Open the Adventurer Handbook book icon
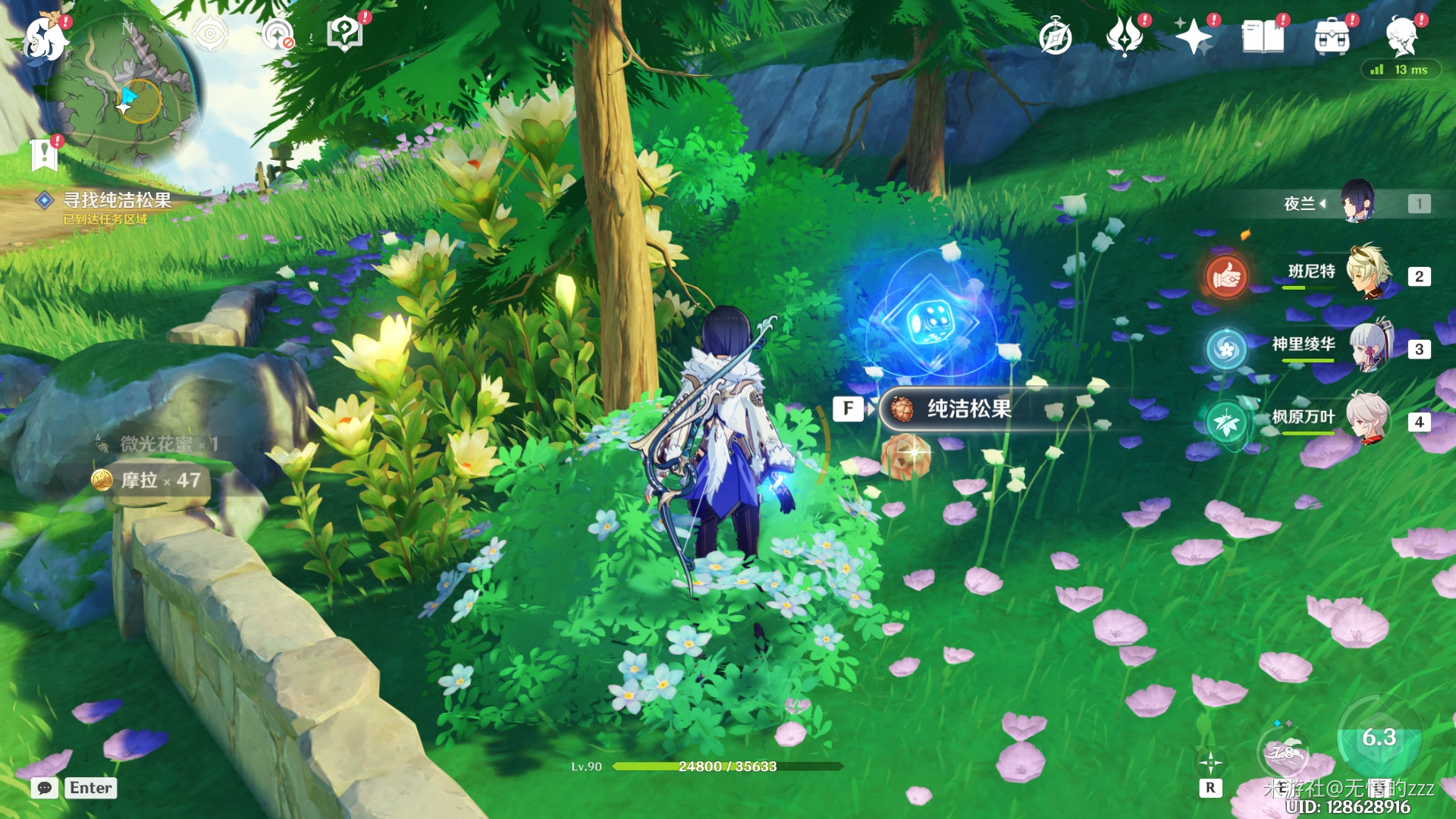 click(x=1263, y=37)
